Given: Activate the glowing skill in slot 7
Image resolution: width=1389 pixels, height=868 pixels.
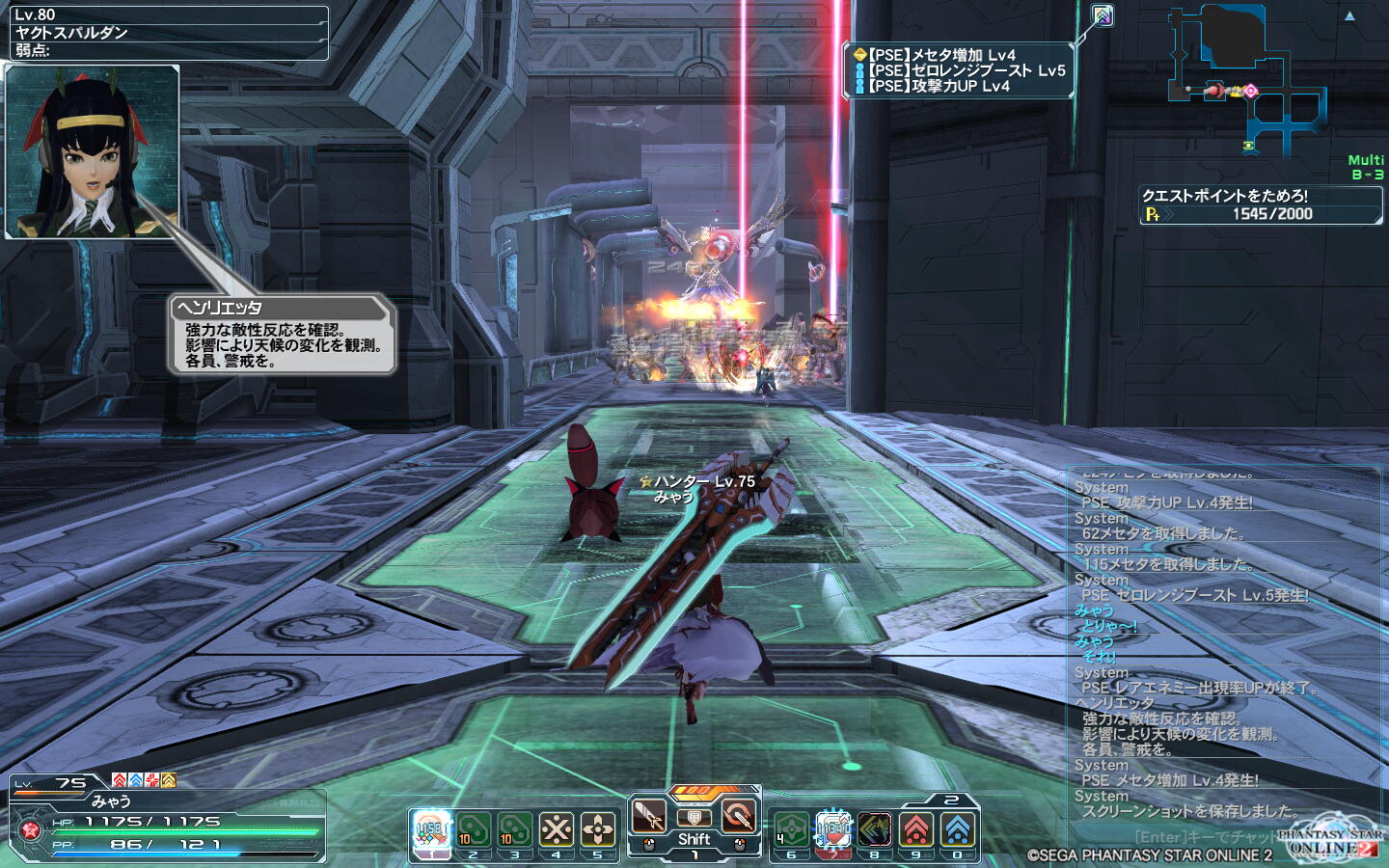Looking at the screenshot, I should point(833,829).
